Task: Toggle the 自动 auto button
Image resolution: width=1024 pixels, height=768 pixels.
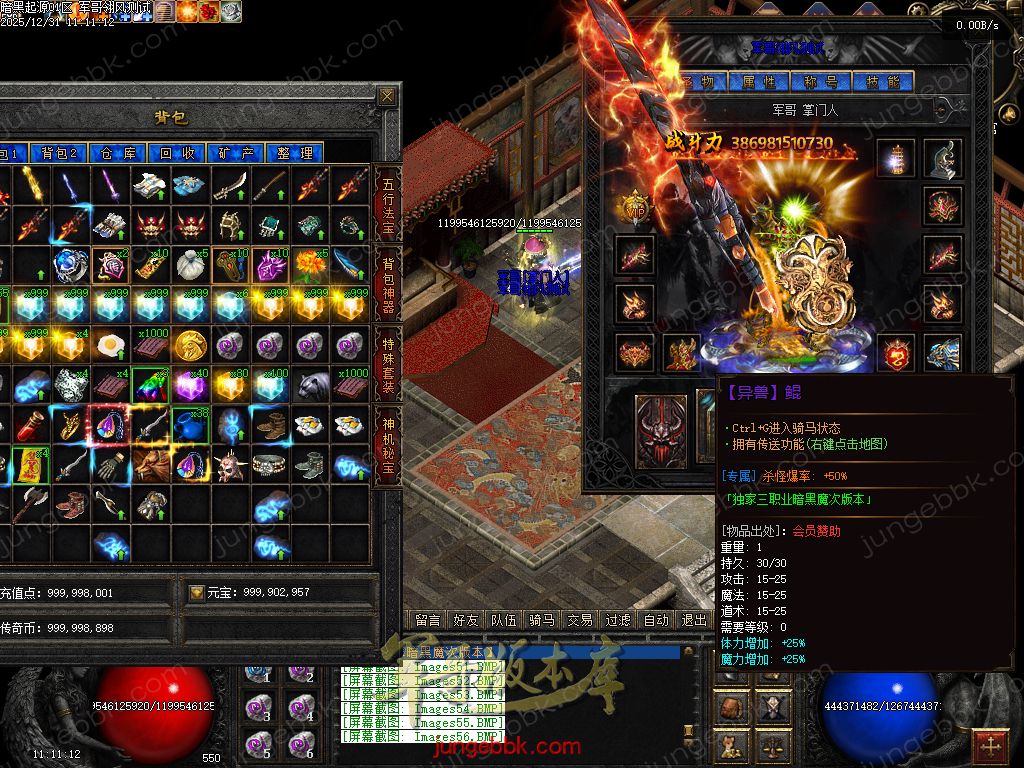Action: 656,620
